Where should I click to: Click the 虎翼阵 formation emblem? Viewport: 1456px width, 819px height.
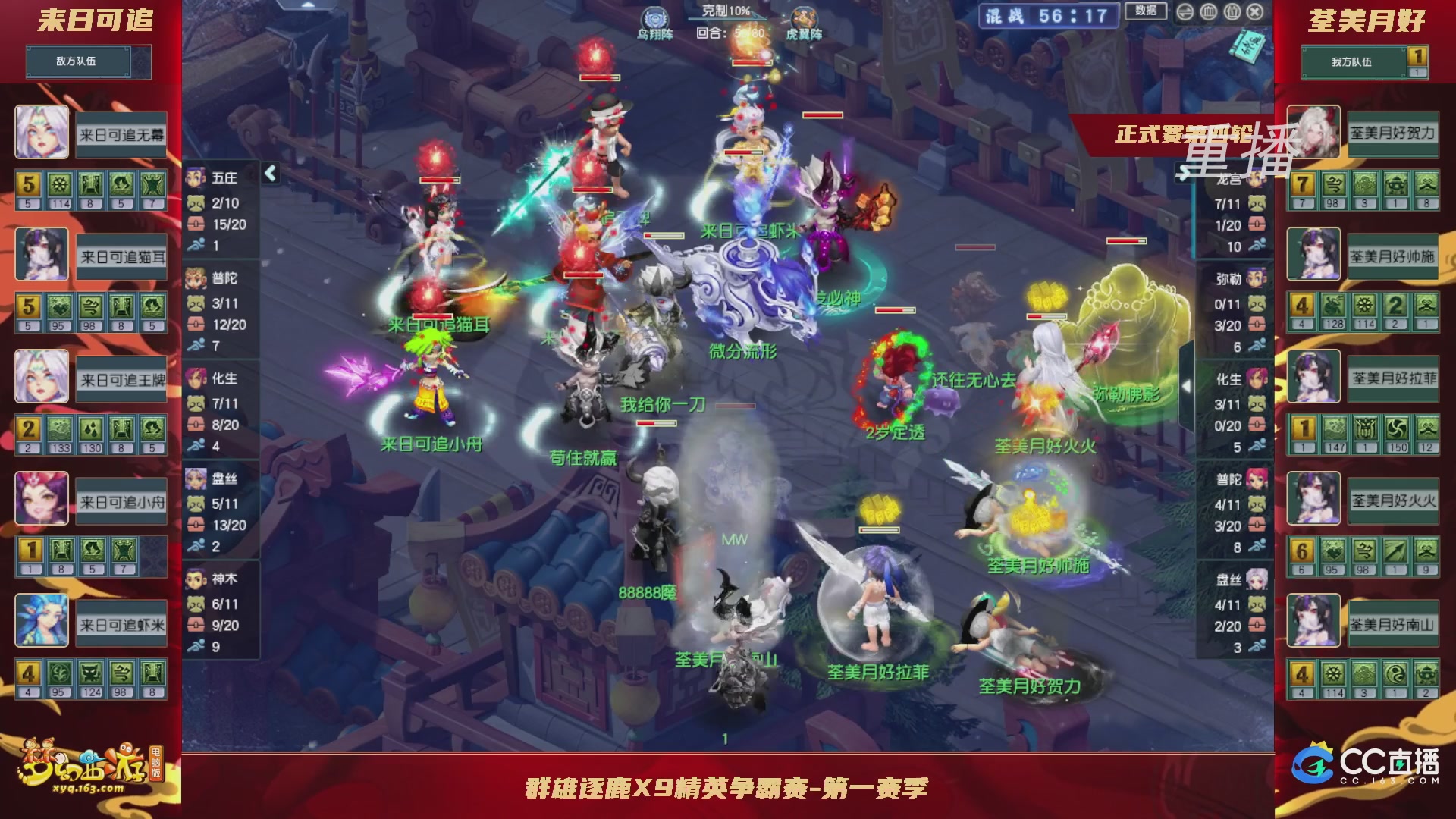pyautogui.click(x=805, y=17)
